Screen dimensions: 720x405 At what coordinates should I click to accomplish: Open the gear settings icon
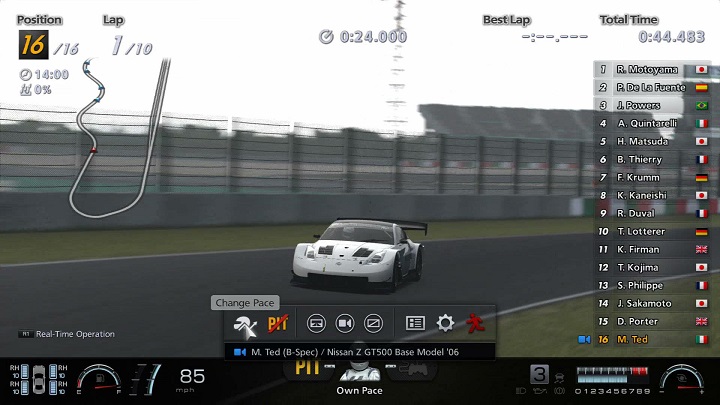coord(445,323)
